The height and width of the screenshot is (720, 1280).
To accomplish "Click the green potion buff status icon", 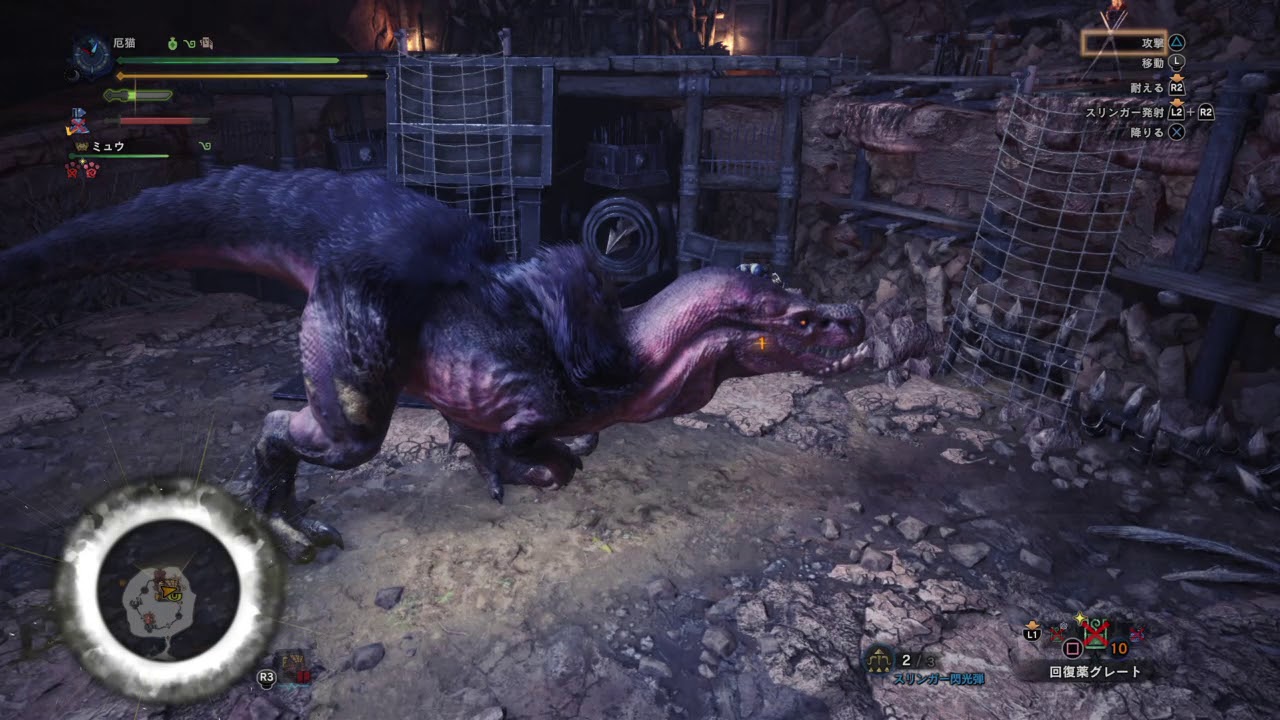I will 173,44.
